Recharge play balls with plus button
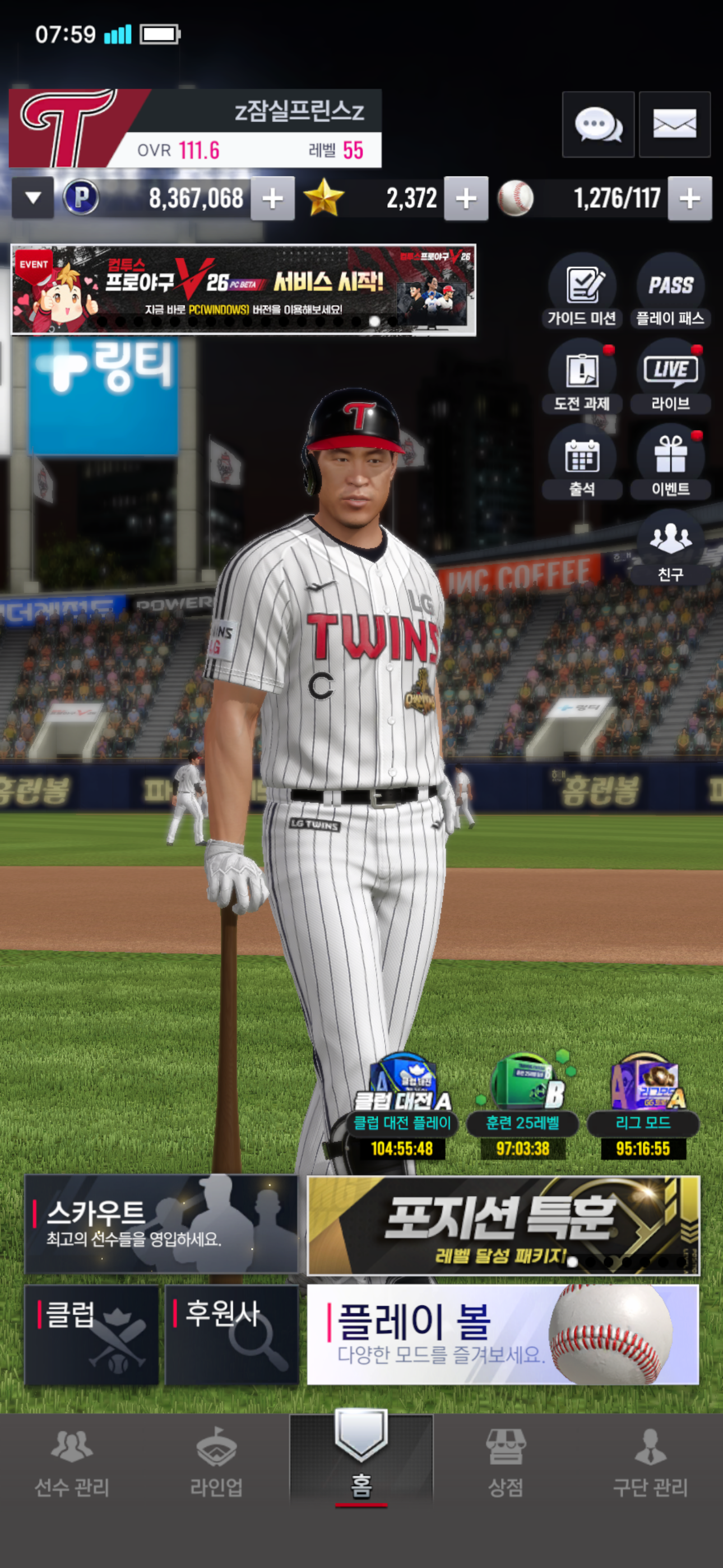 tap(689, 199)
